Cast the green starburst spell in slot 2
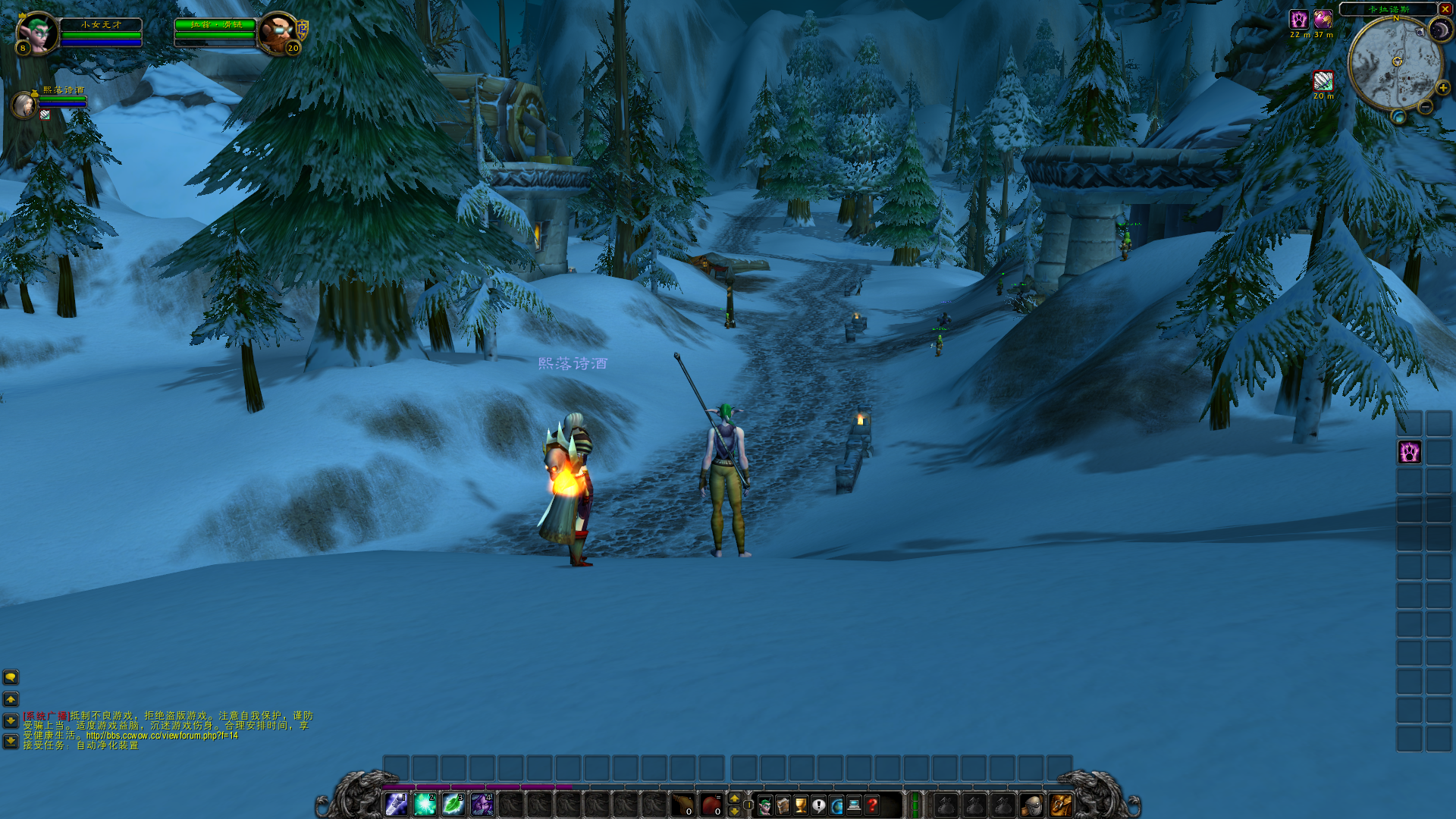Viewport: 1456px width, 819px height. coord(425,804)
